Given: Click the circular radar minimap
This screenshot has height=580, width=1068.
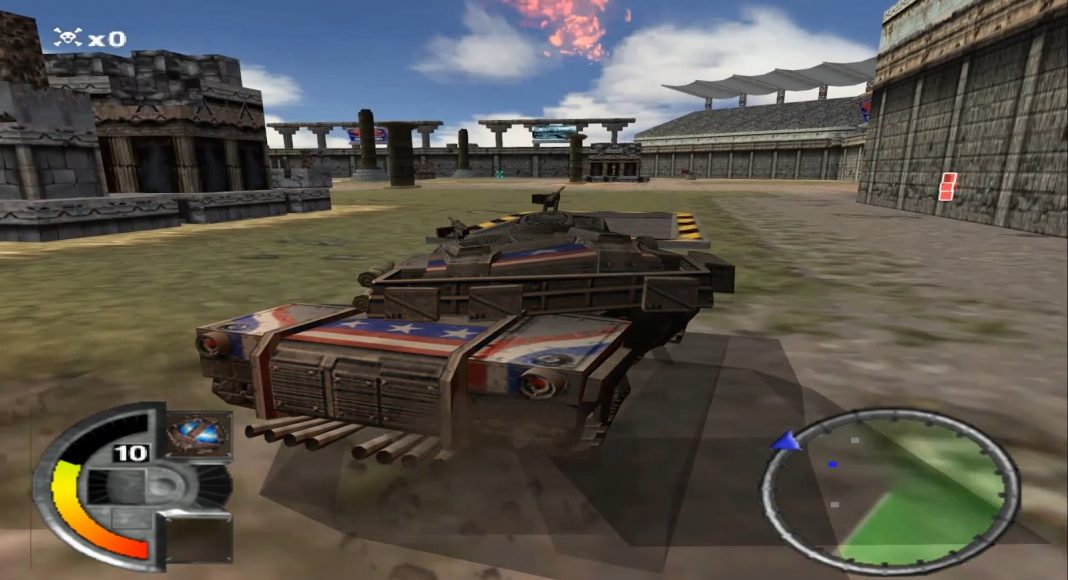Looking at the screenshot, I should pyautogui.click(x=889, y=490).
